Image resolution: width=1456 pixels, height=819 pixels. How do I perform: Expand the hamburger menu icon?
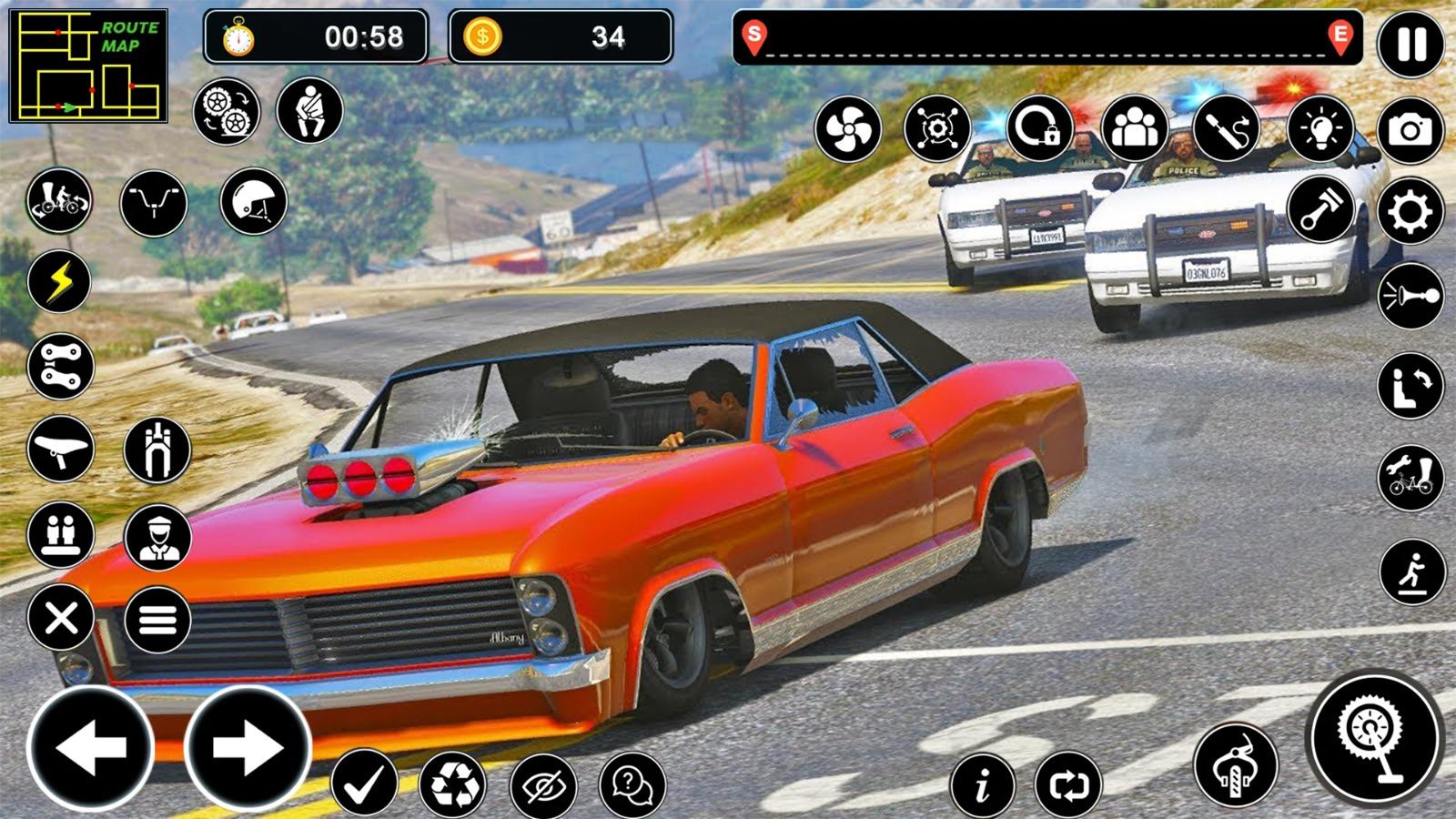click(x=158, y=619)
